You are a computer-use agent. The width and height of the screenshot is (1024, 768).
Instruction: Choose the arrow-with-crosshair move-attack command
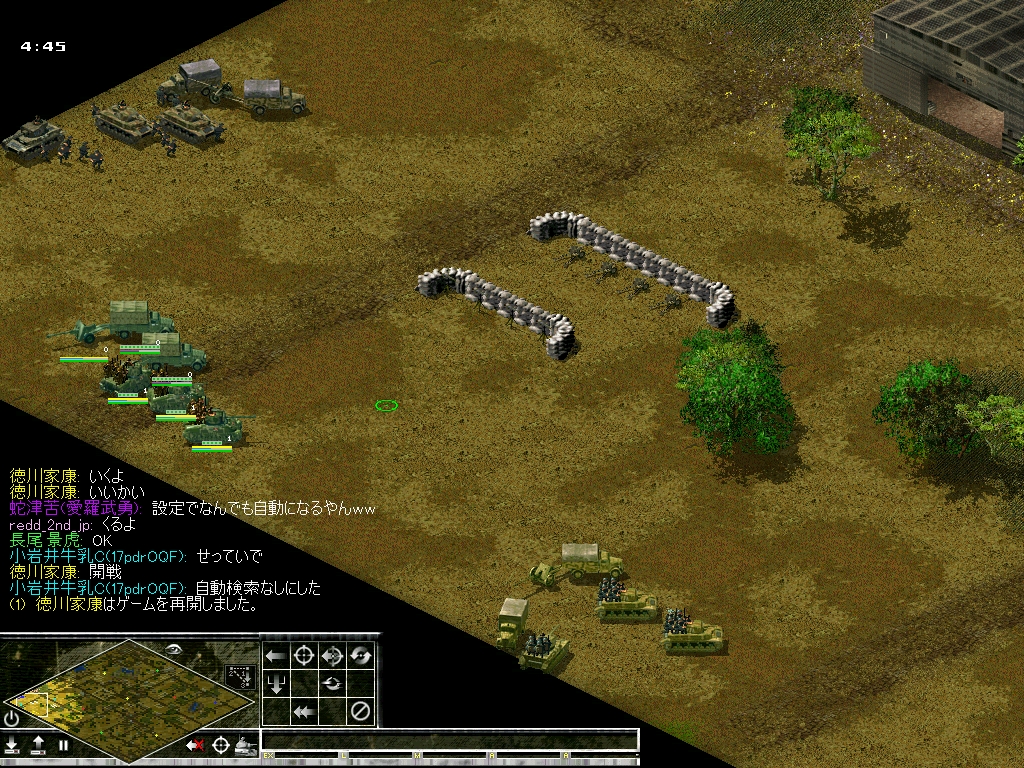click(x=333, y=656)
